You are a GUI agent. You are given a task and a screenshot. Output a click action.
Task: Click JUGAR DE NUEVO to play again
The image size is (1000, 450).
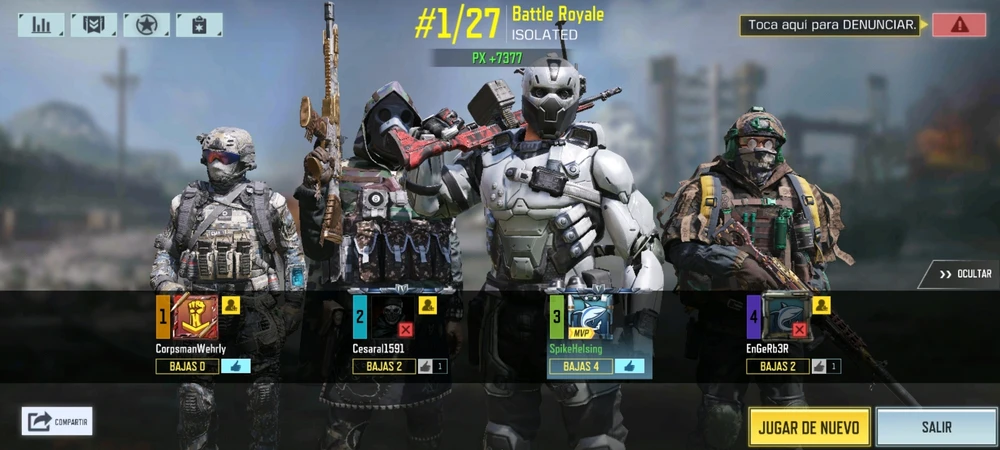808,427
